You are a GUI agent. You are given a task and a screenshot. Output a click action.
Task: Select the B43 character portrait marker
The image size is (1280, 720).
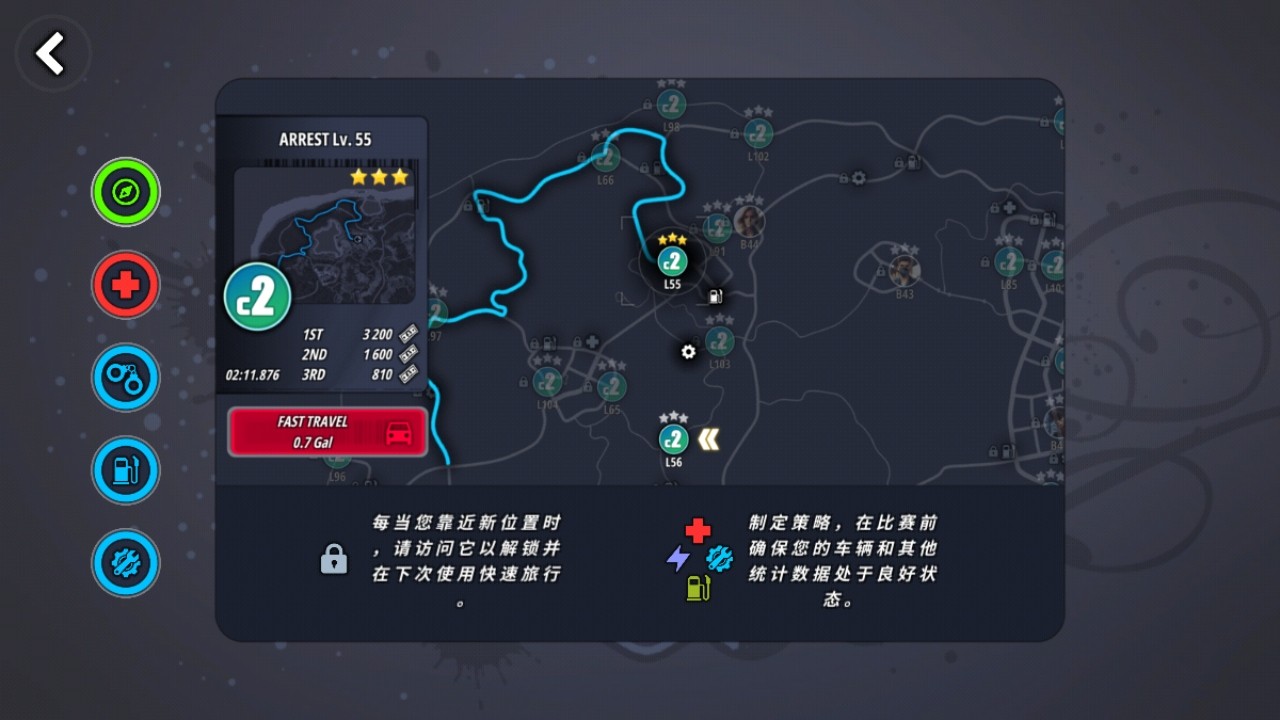click(x=904, y=270)
